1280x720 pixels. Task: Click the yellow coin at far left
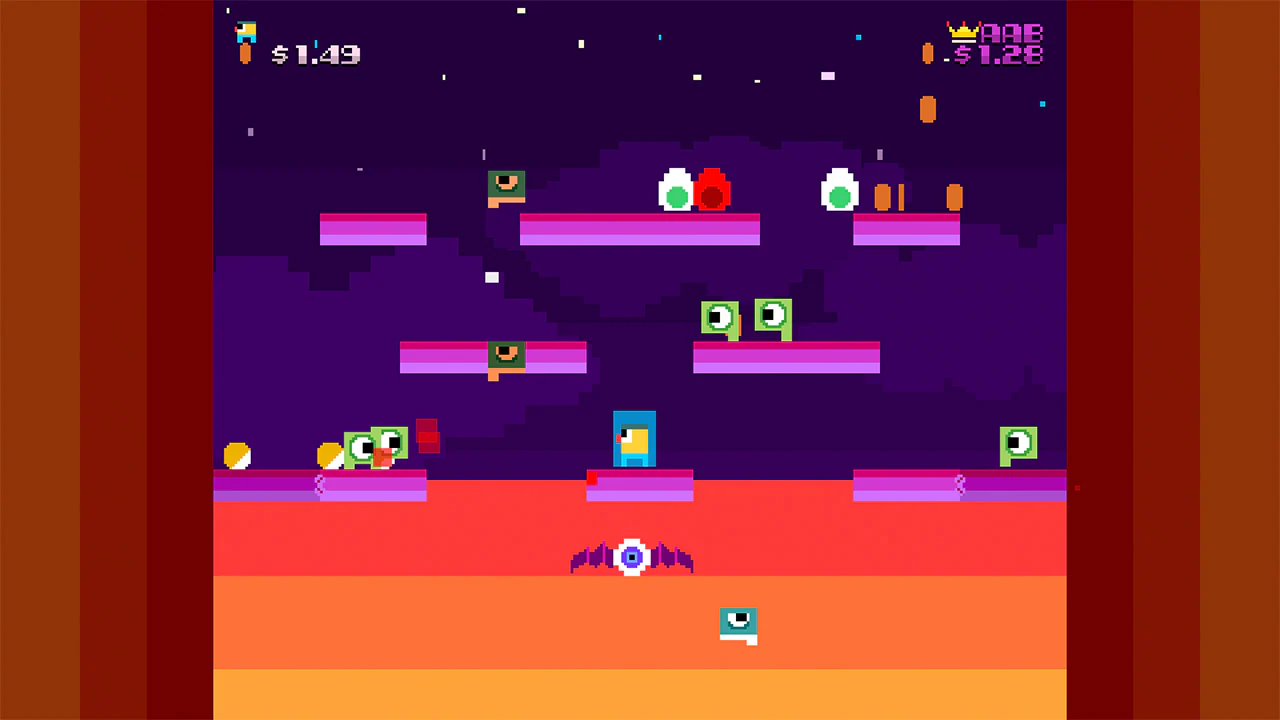coord(237,457)
